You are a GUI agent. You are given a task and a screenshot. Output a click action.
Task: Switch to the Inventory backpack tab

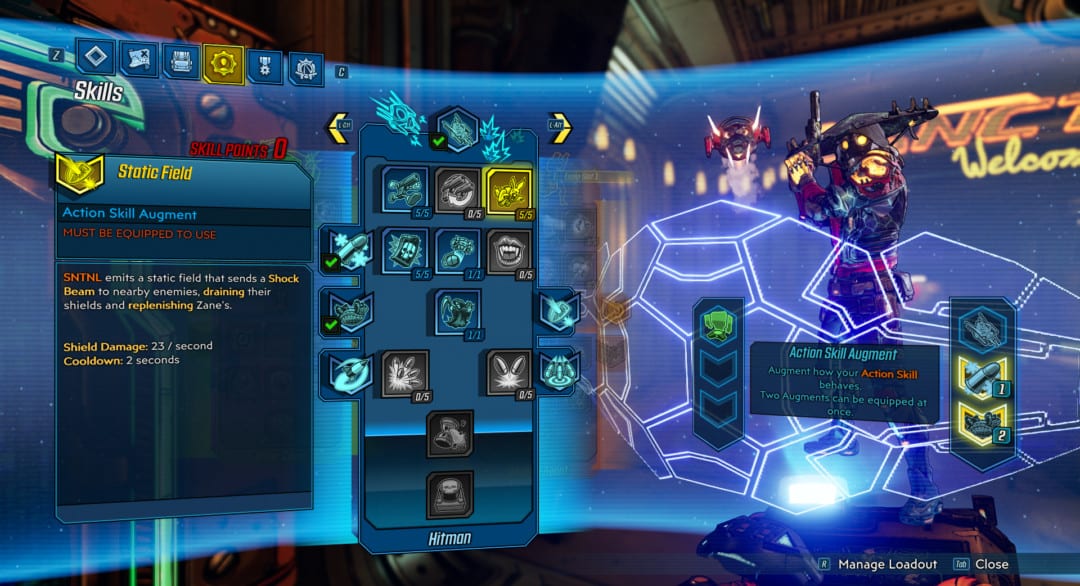pyautogui.click(x=181, y=62)
